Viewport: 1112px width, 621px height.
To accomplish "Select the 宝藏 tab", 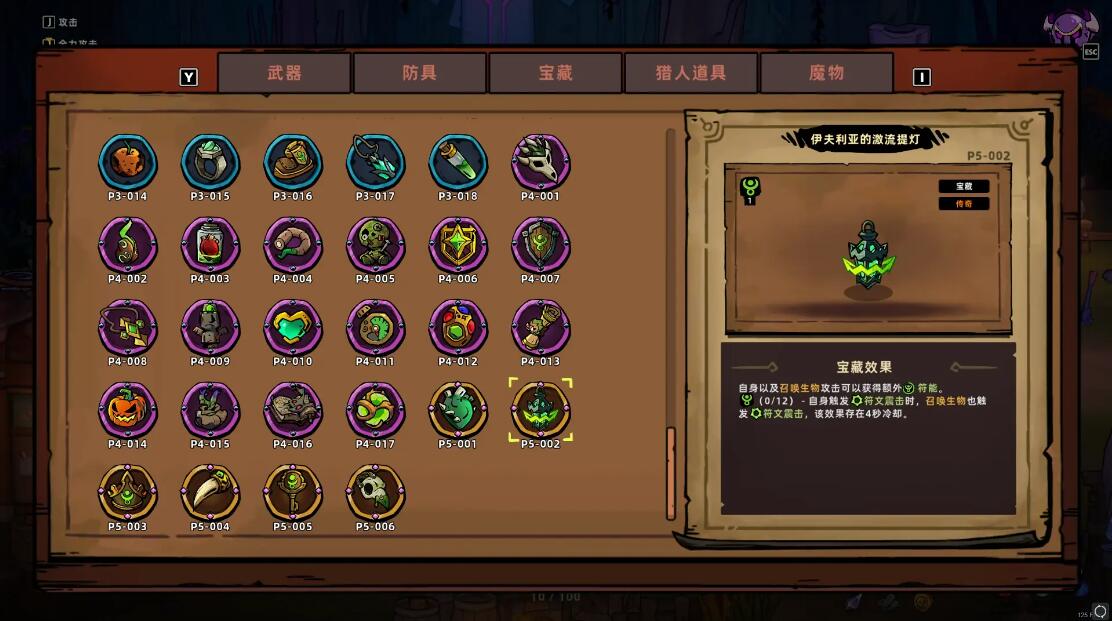I will coord(555,73).
